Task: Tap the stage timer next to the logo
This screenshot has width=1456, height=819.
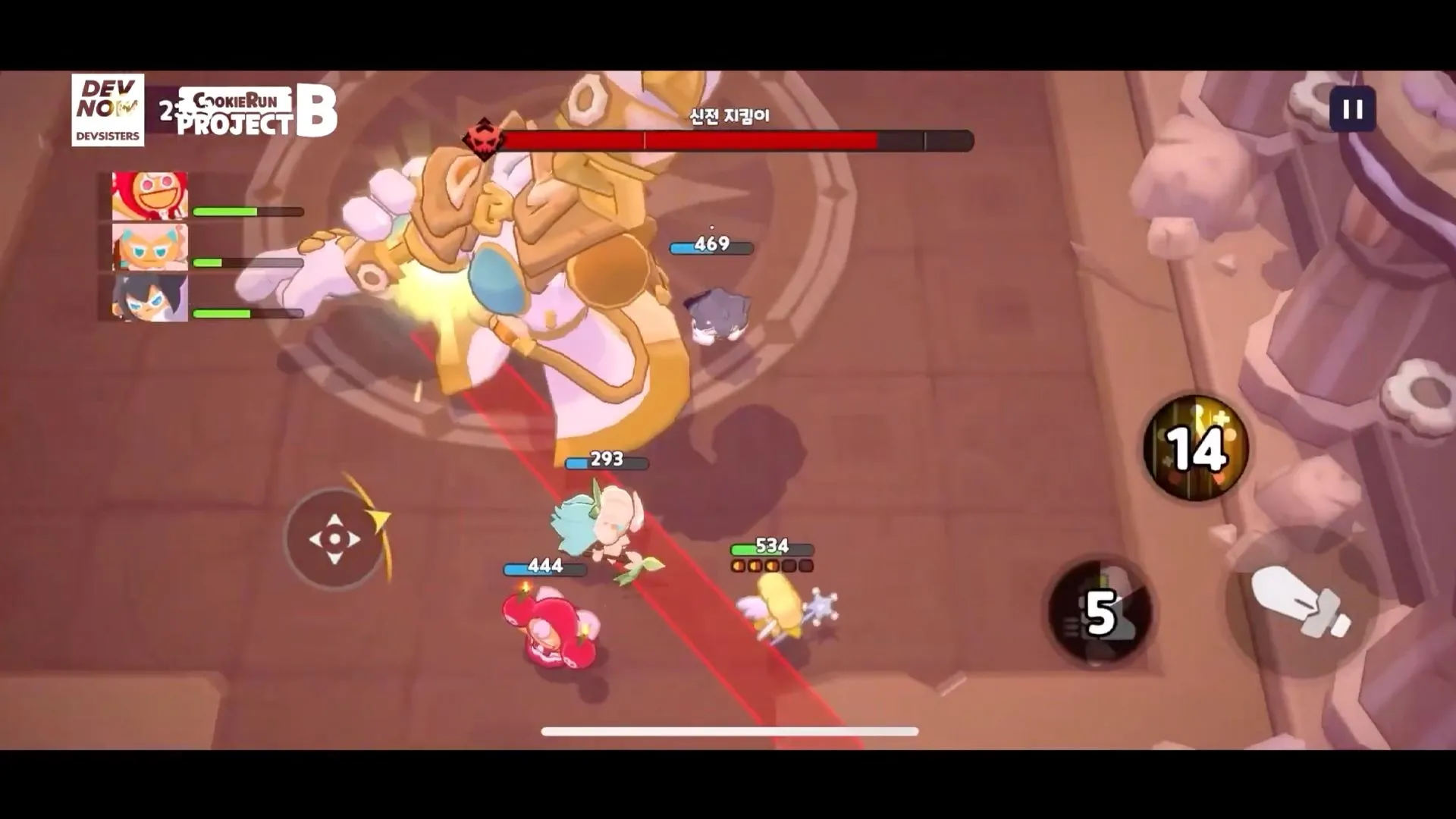Action: tap(168, 110)
